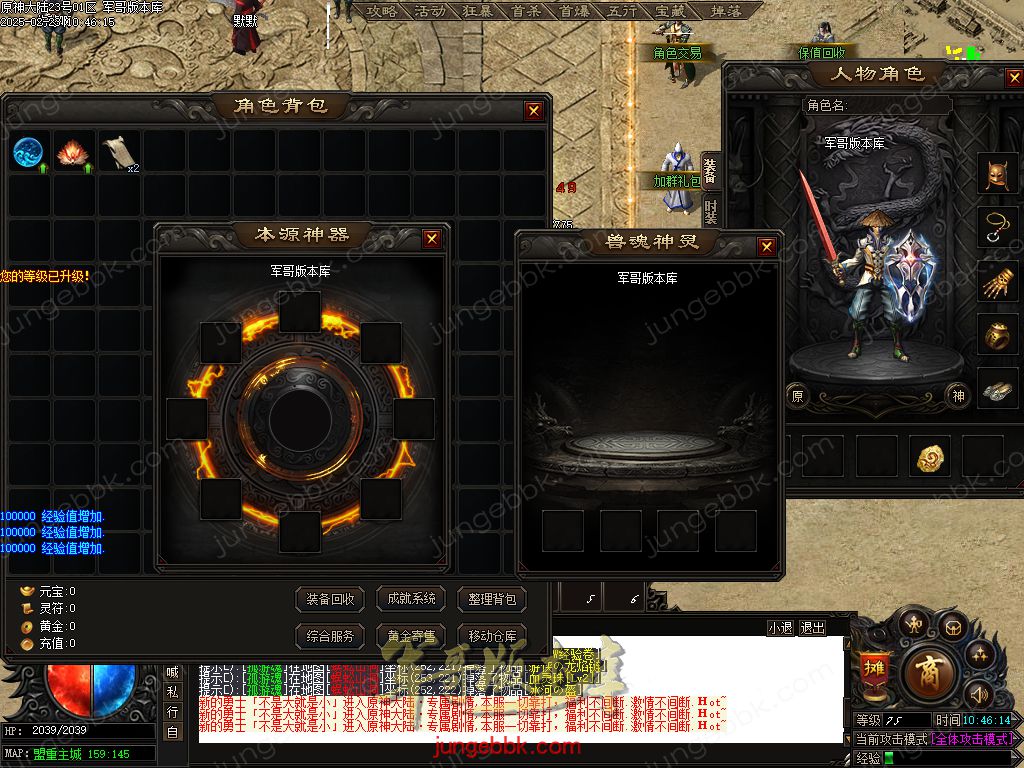Sort the bag with 整理背包
This screenshot has height=768, width=1024.
click(492, 599)
